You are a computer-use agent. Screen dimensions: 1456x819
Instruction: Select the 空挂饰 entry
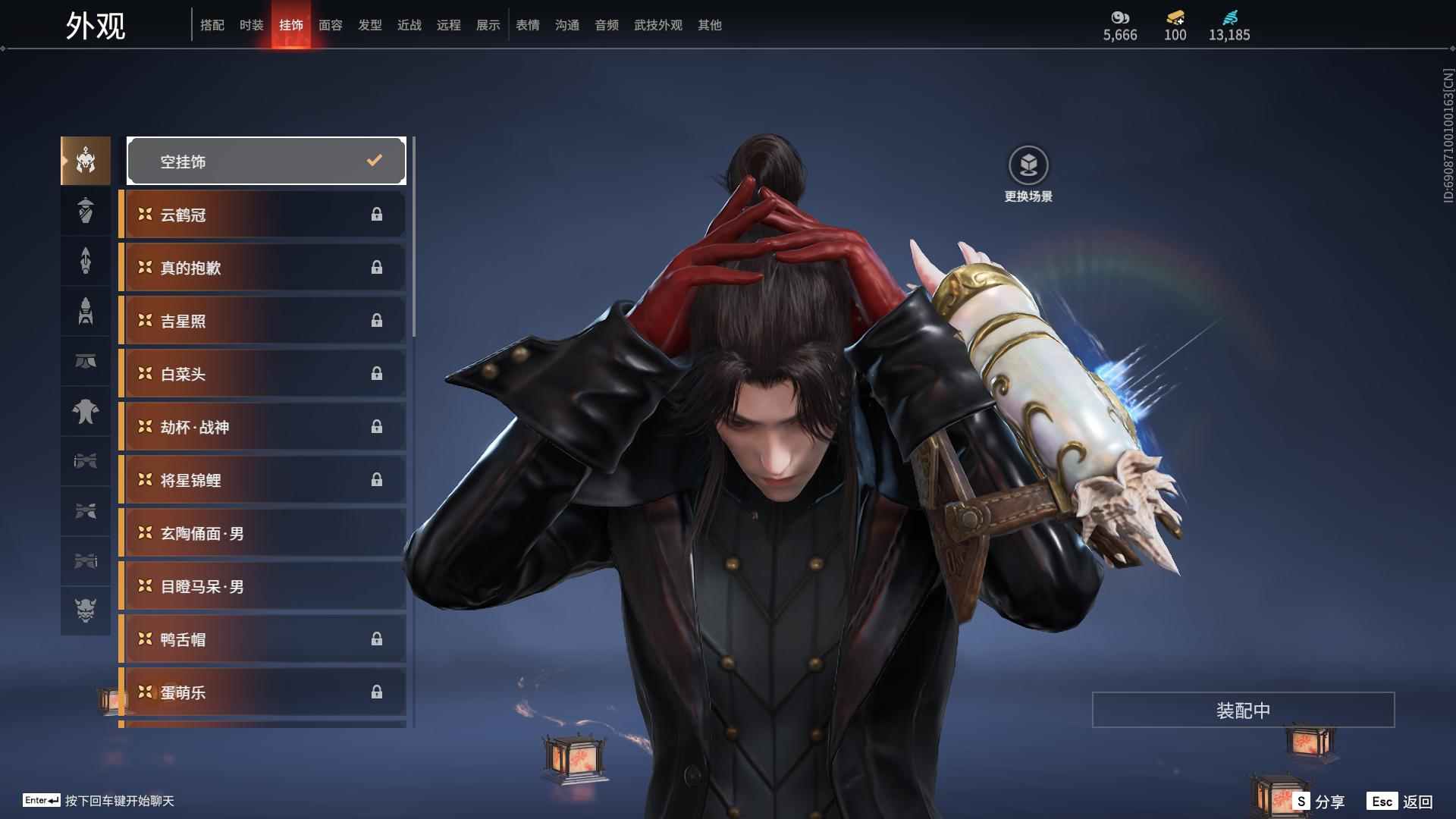click(266, 161)
